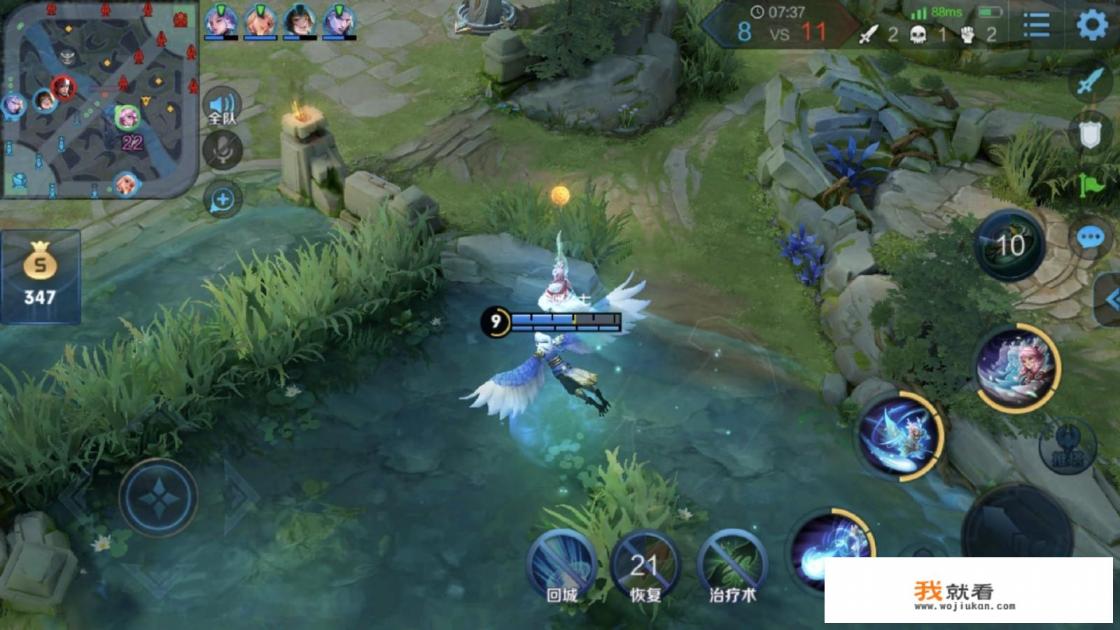Use the 恢复 restore skill
1120x630 pixels.
(x=645, y=565)
